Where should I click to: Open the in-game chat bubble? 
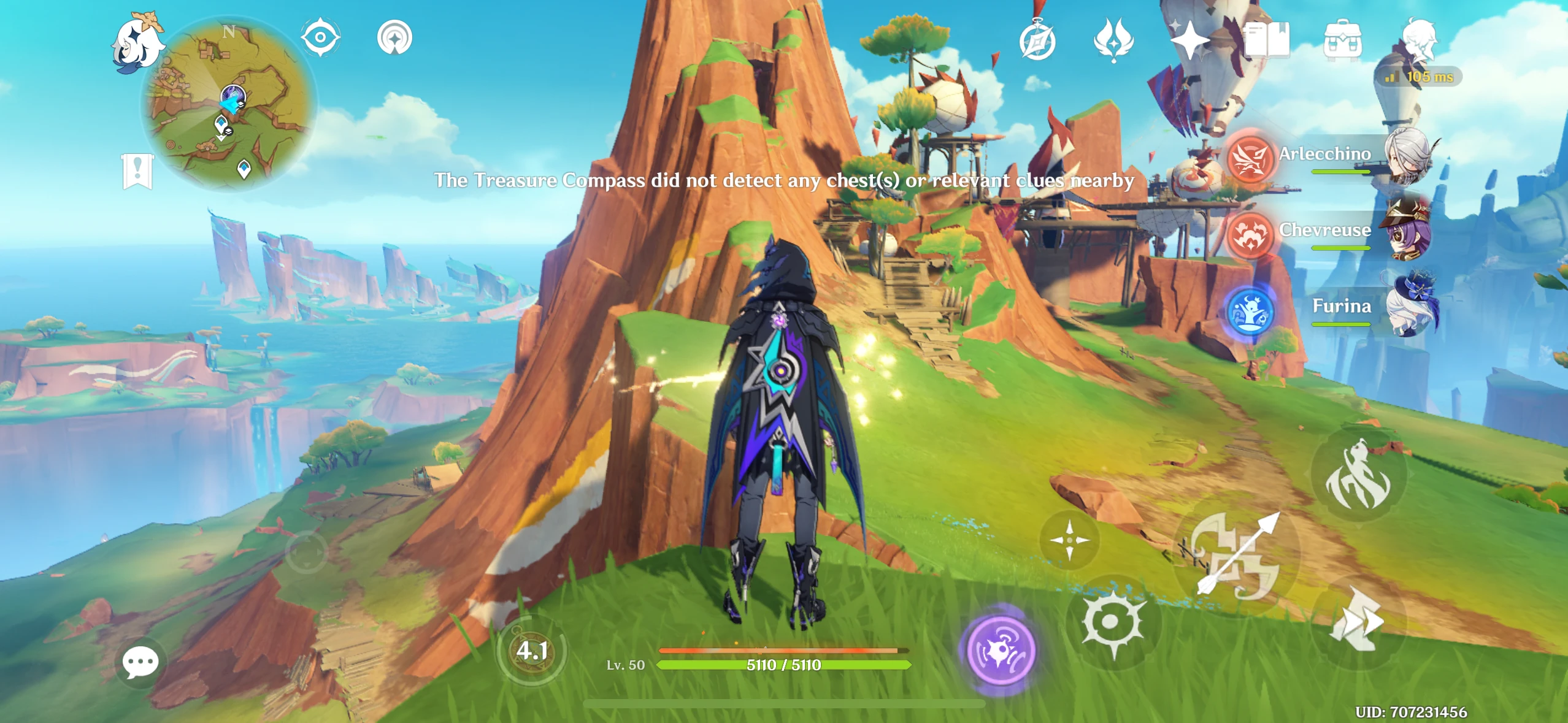pyautogui.click(x=142, y=661)
